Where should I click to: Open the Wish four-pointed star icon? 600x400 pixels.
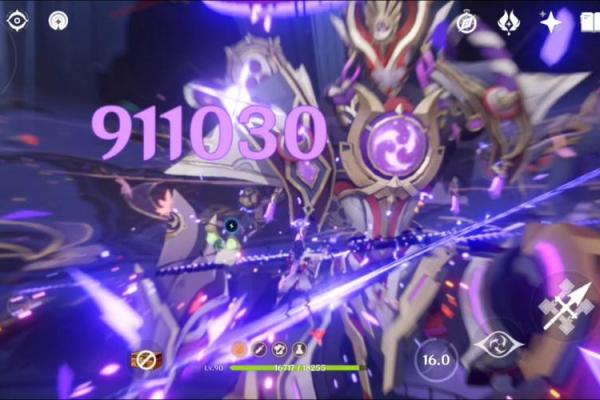[550, 22]
